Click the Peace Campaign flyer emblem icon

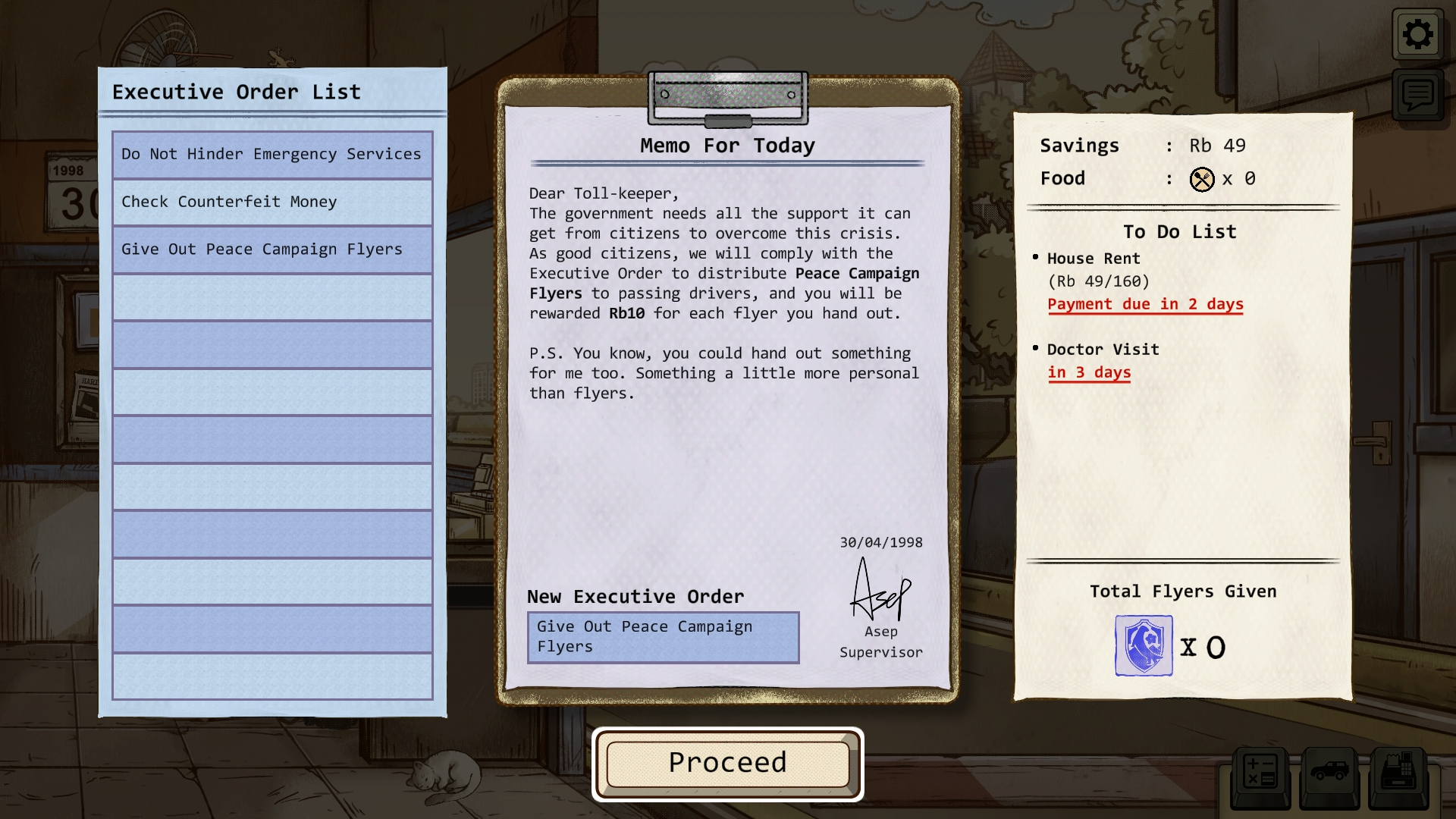click(1143, 646)
